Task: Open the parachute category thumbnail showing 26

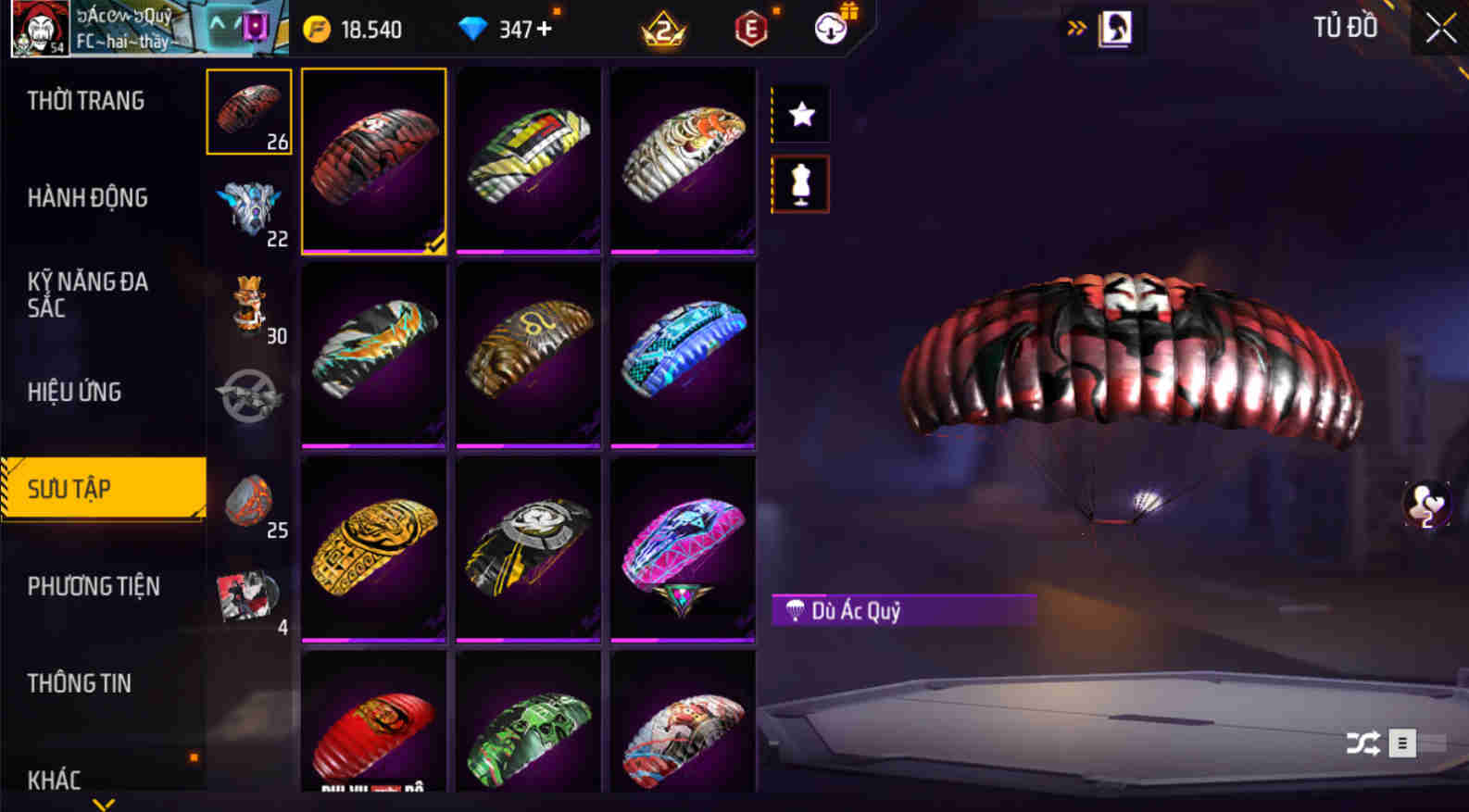Action: [x=248, y=111]
